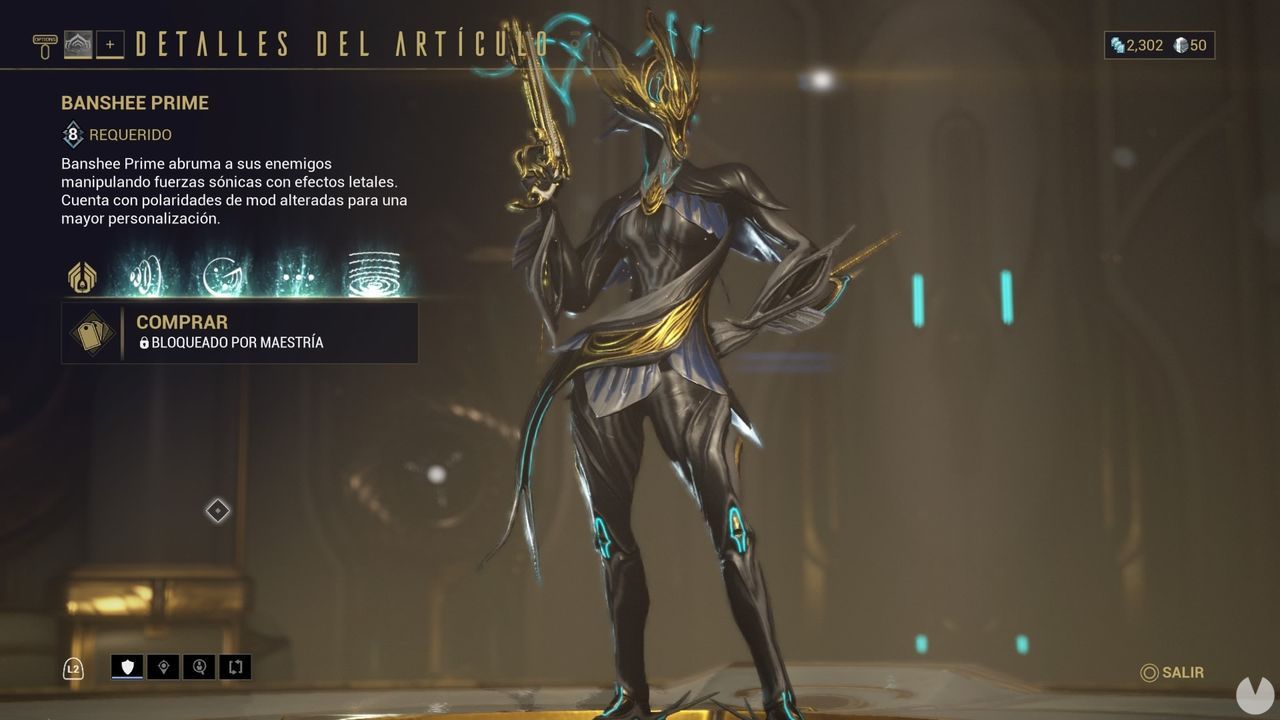Expand details with the plus square

click(x=110, y=44)
